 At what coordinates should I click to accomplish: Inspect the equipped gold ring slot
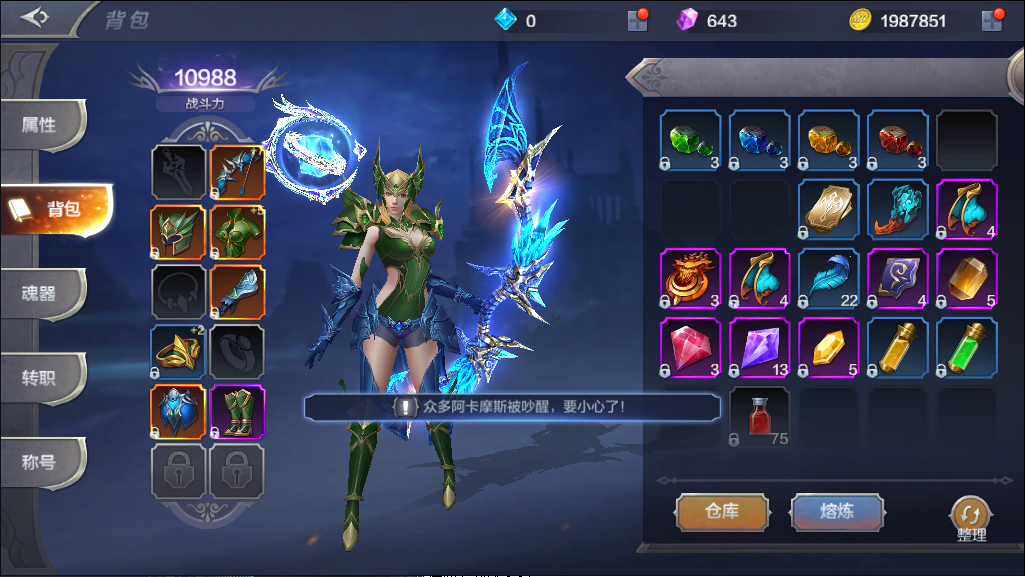179,352
